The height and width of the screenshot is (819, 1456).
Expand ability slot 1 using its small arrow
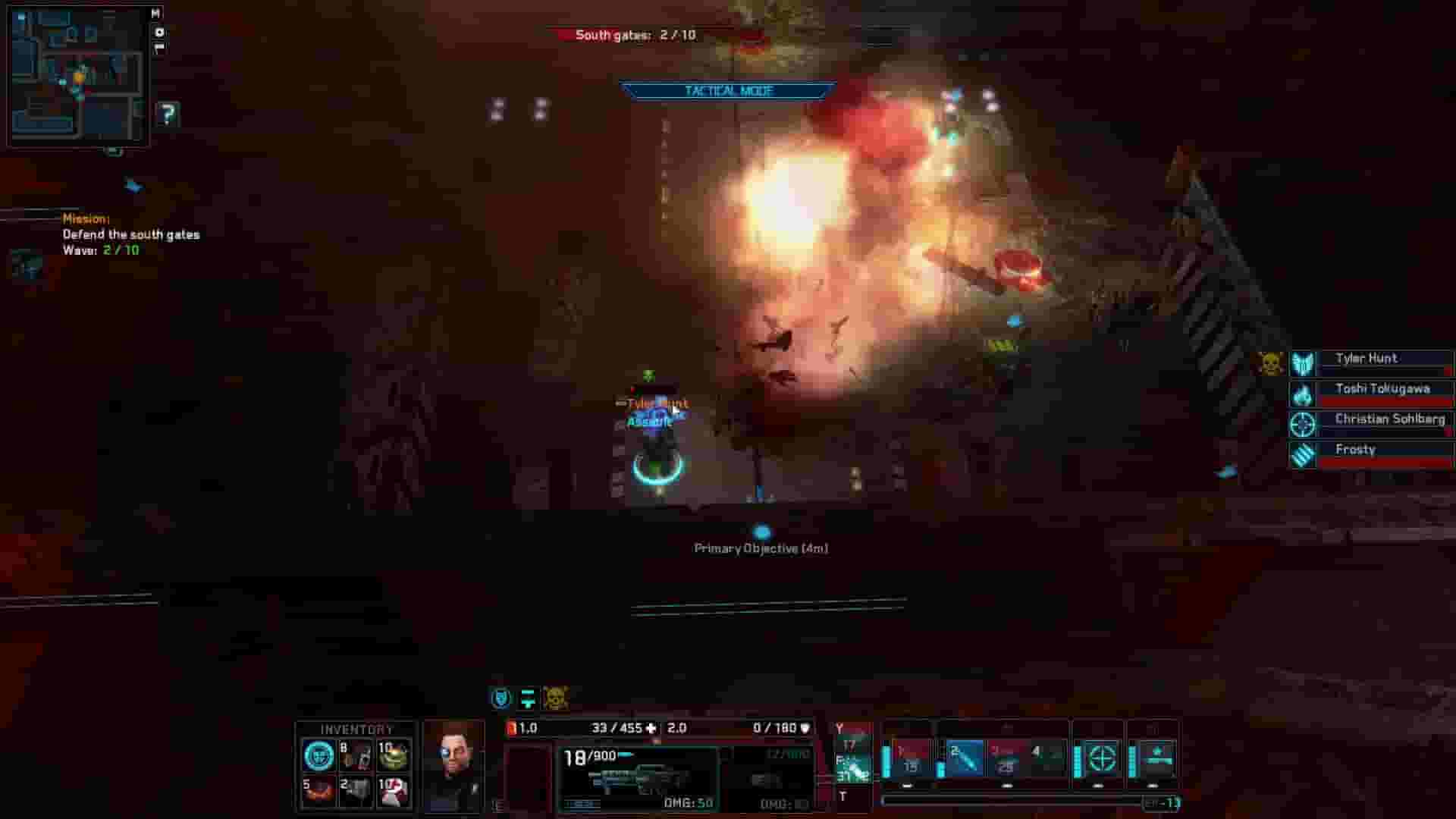pos(907,786)
